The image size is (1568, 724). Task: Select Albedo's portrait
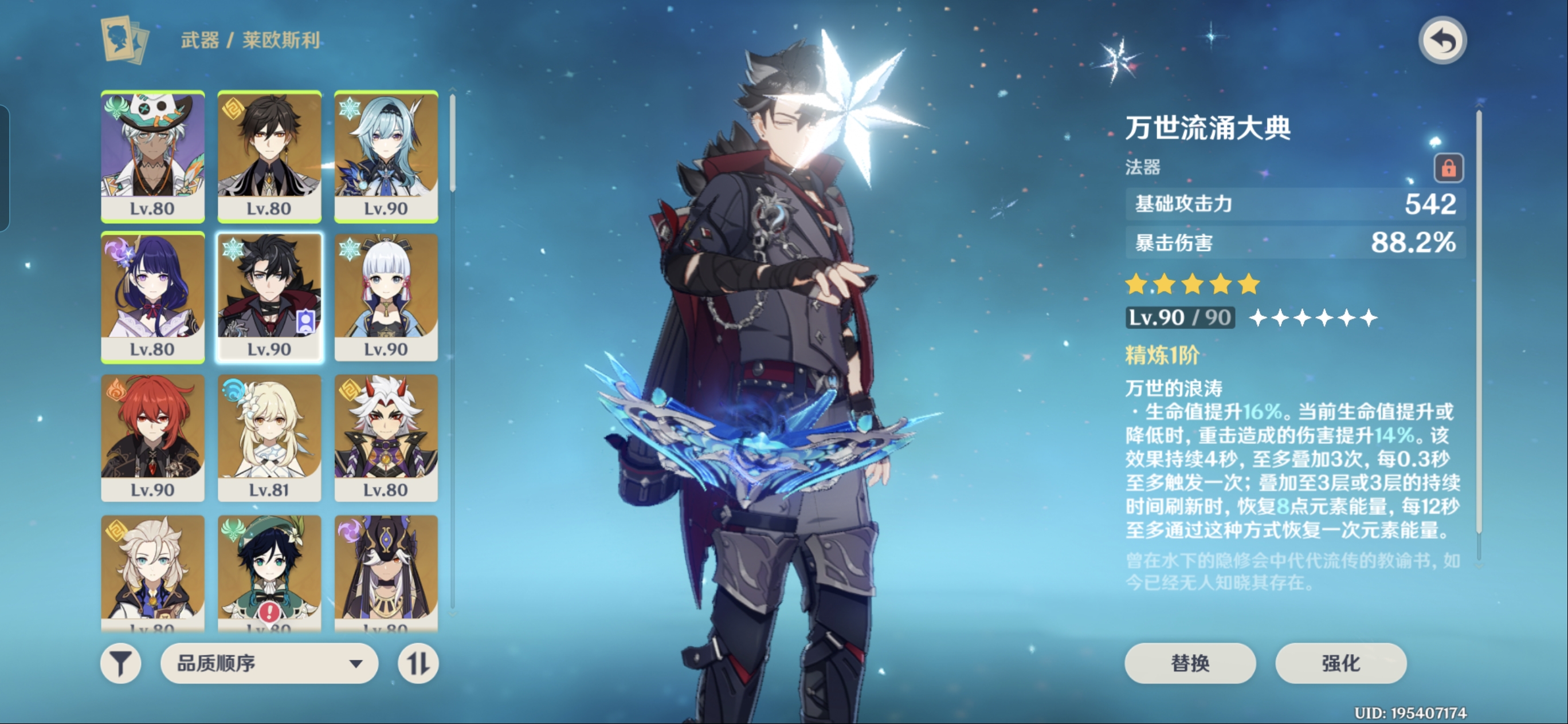click(152, 572)
